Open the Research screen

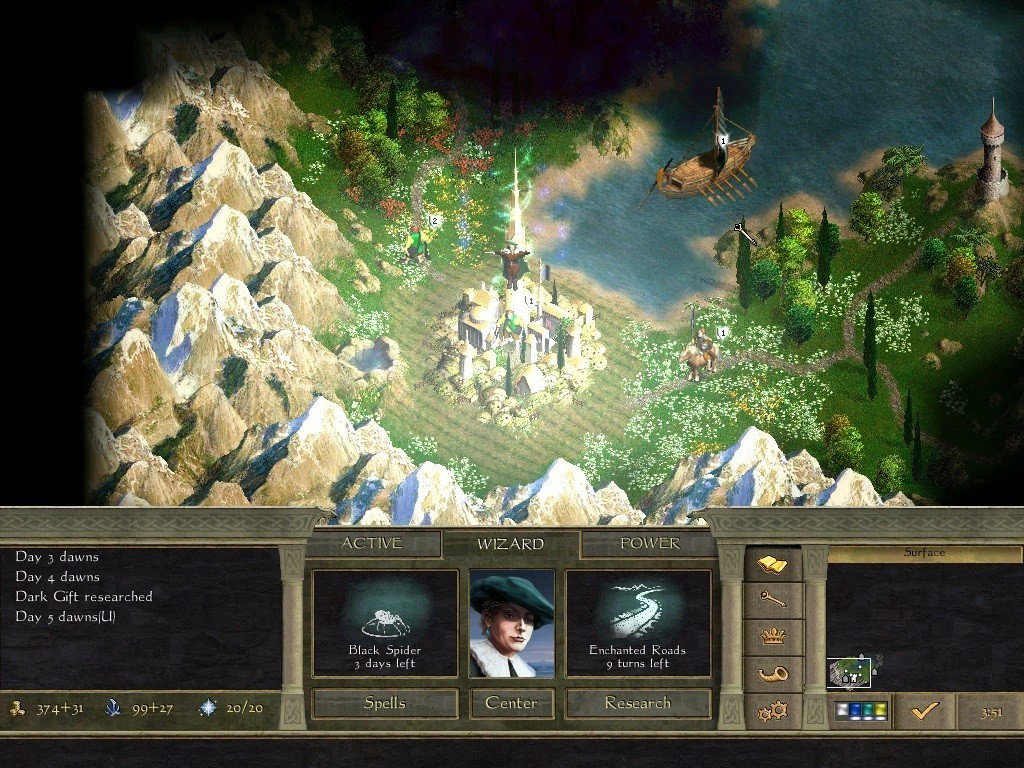(x=638, y=703)
